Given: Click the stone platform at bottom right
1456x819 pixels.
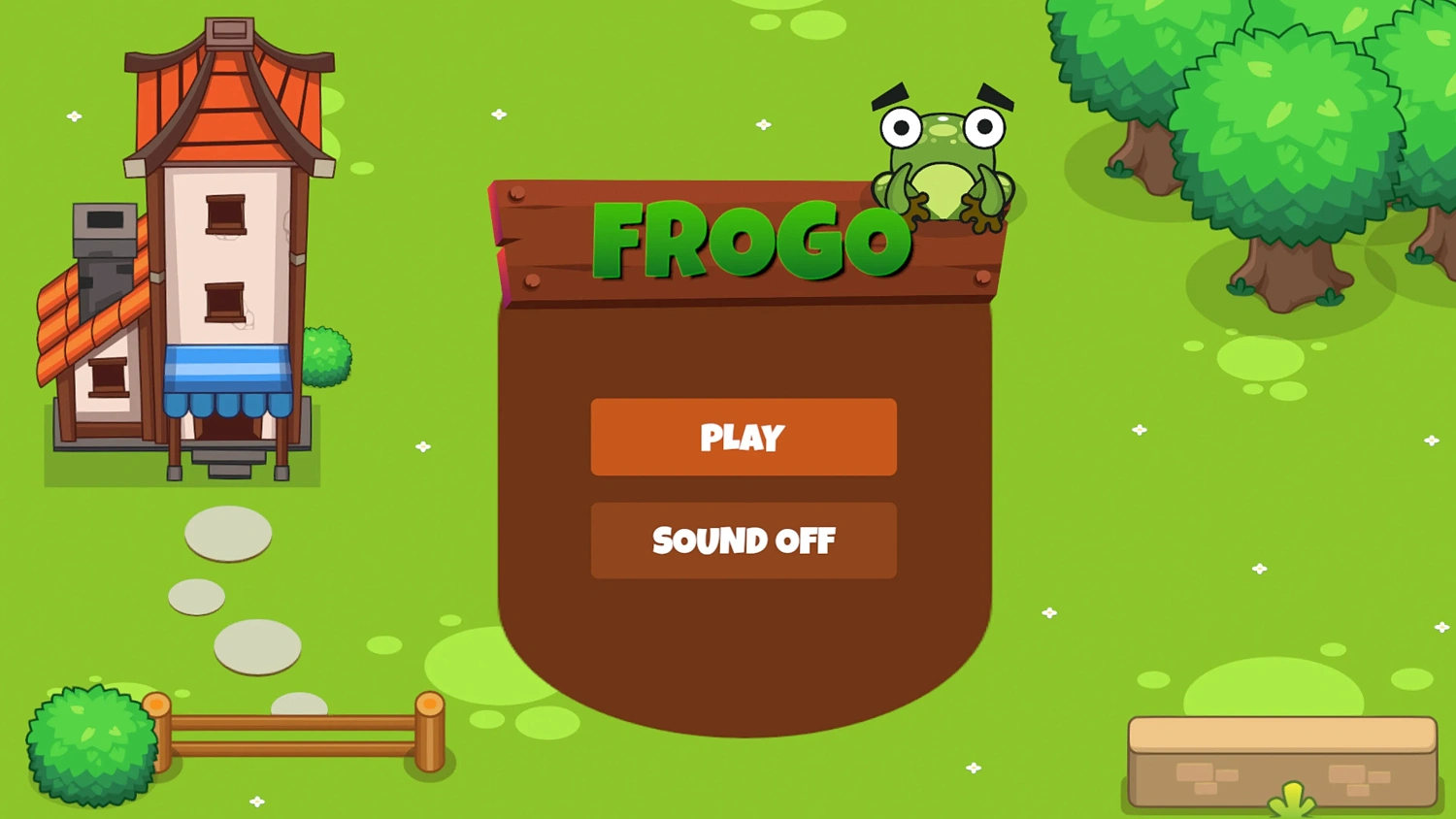Looking at the screenshot, I should click(1281, 762).
